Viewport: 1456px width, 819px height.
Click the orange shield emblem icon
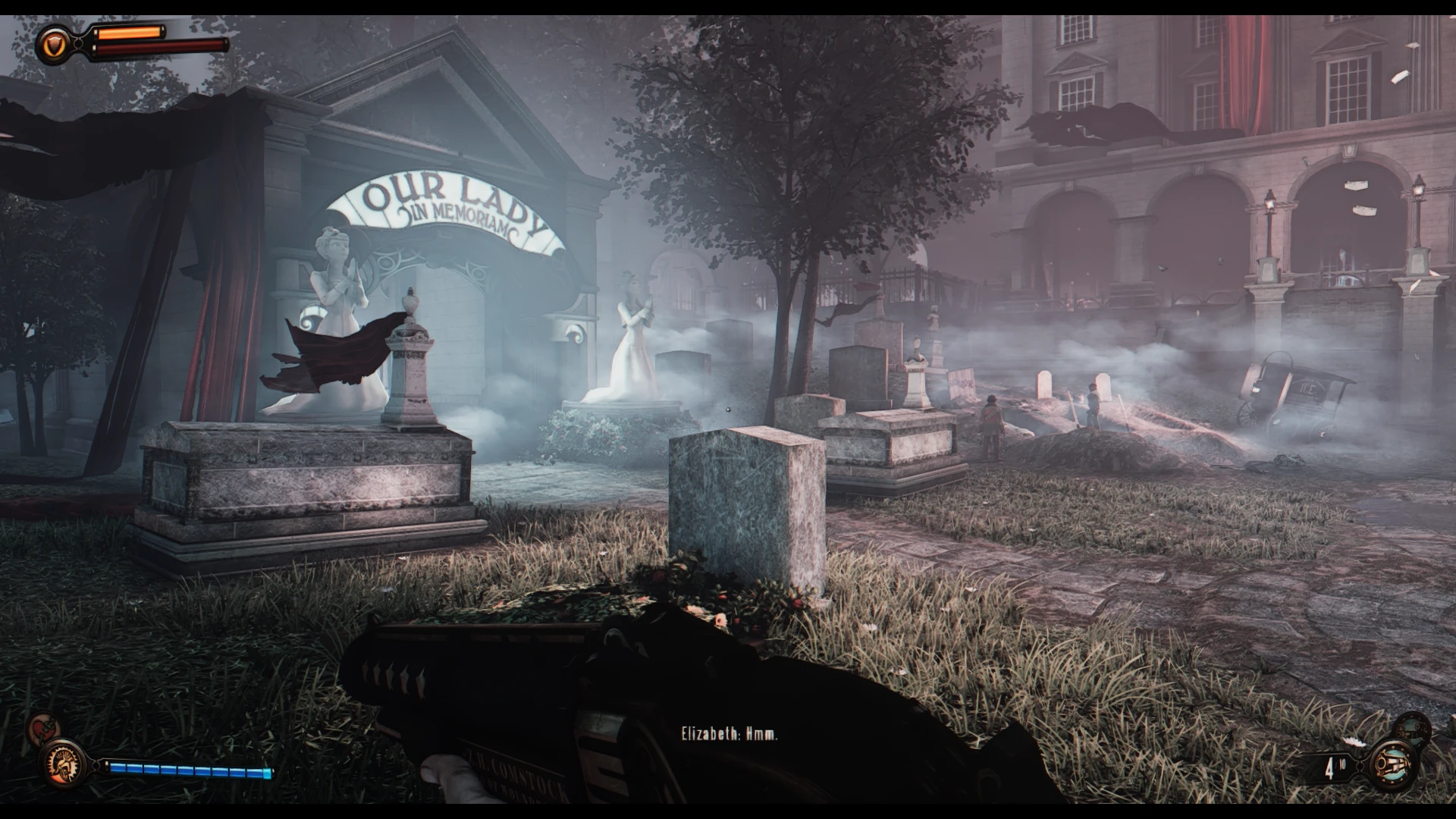(54, 45)
